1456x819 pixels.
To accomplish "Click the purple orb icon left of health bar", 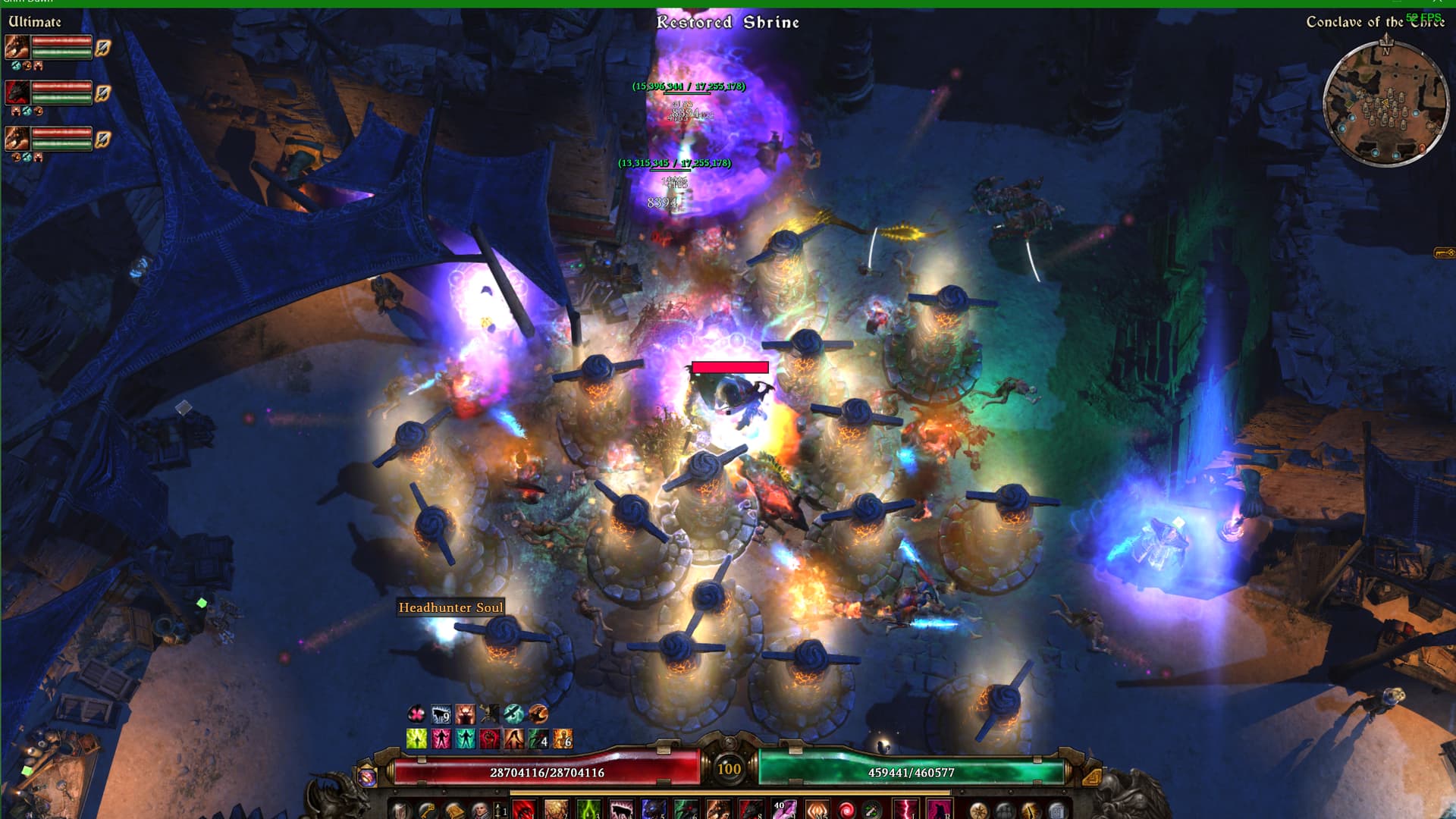I will pyautogui.click(x=367, y=777).
